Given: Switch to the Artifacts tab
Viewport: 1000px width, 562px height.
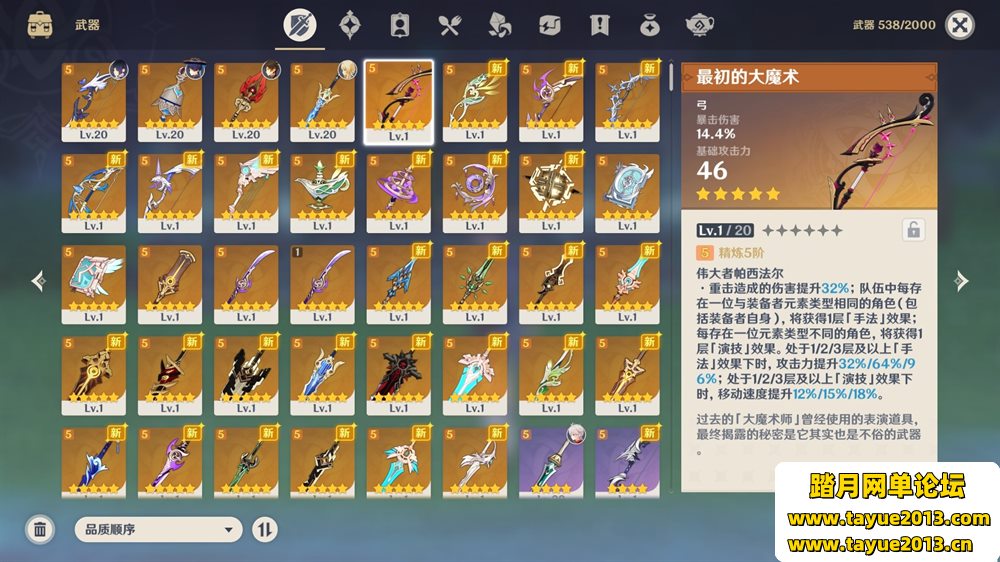Looking at the screenshot, I should tap(350, 25).
